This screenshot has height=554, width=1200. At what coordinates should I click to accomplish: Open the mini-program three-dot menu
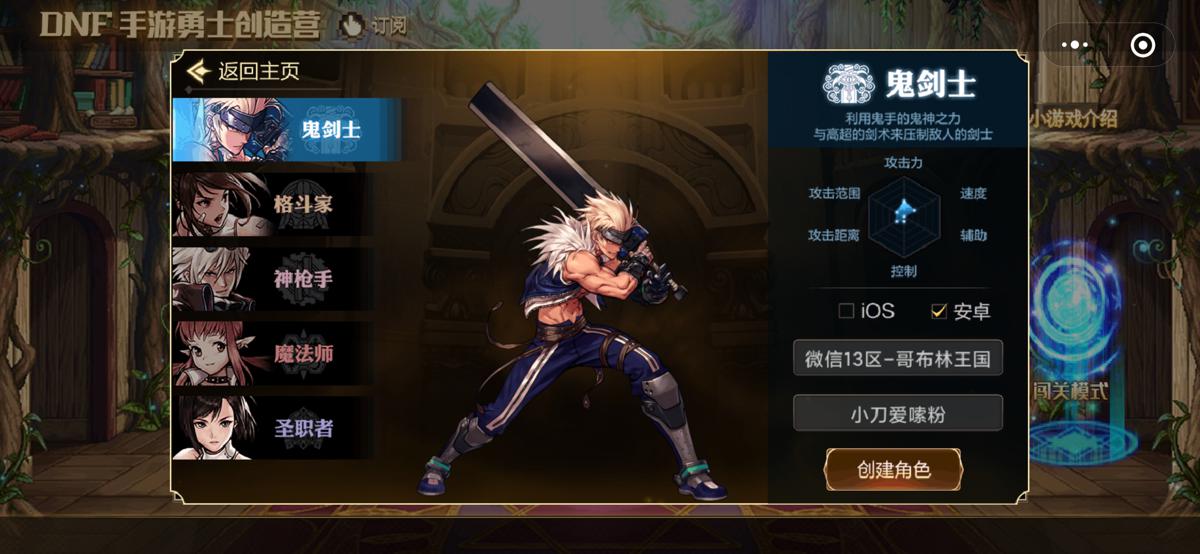pos(1074,45)
